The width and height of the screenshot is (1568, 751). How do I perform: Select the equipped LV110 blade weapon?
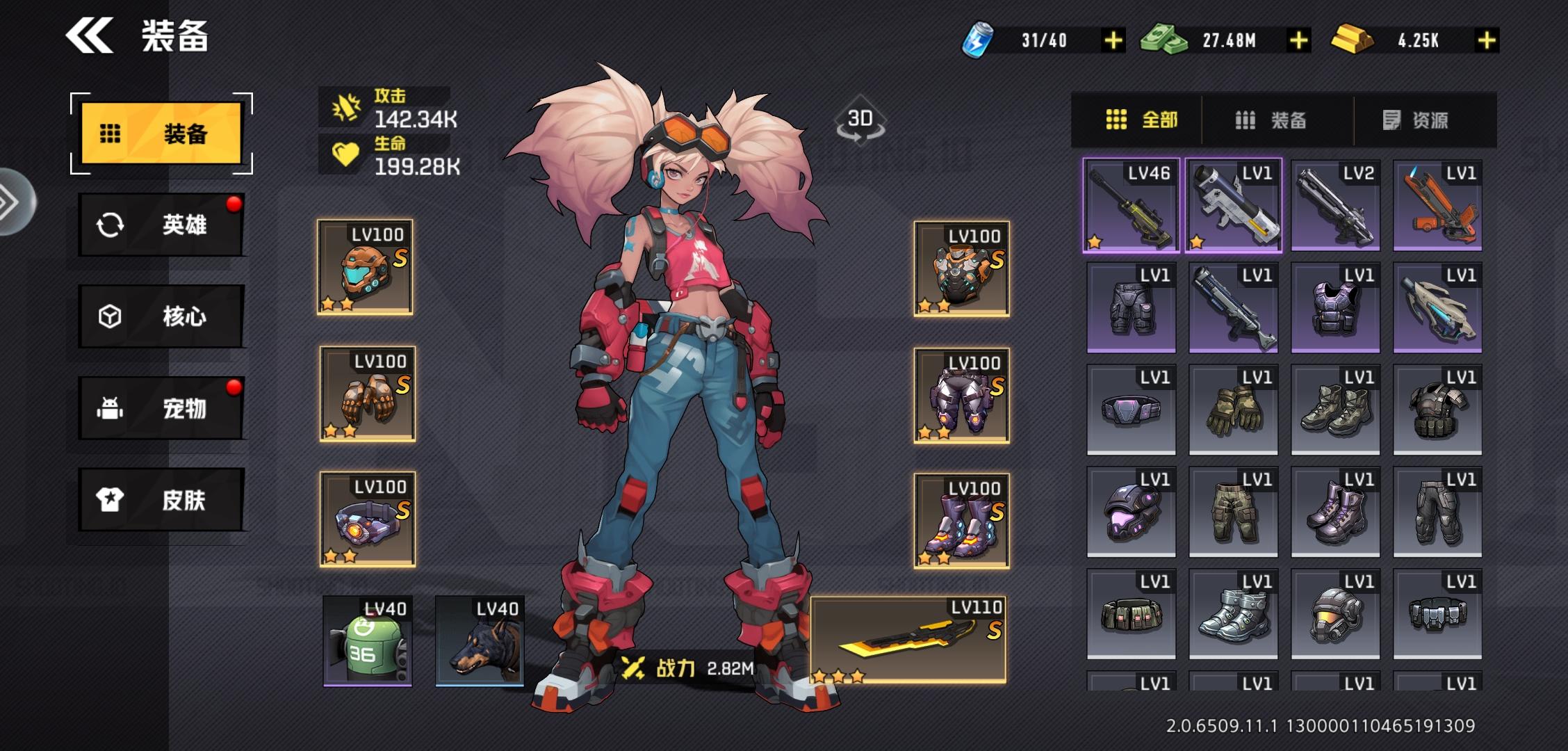click(908, 640)
